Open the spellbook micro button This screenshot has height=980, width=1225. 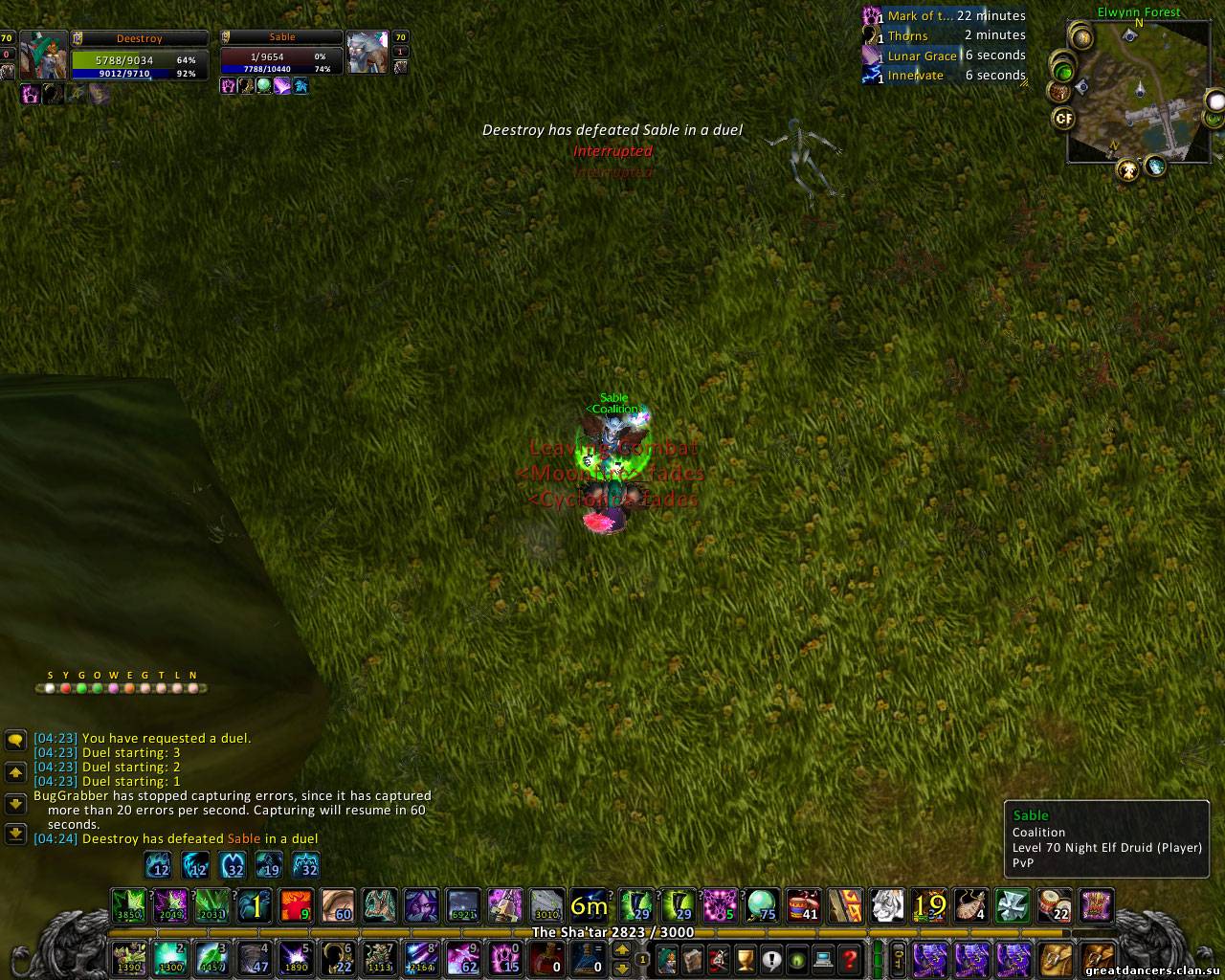693,958
